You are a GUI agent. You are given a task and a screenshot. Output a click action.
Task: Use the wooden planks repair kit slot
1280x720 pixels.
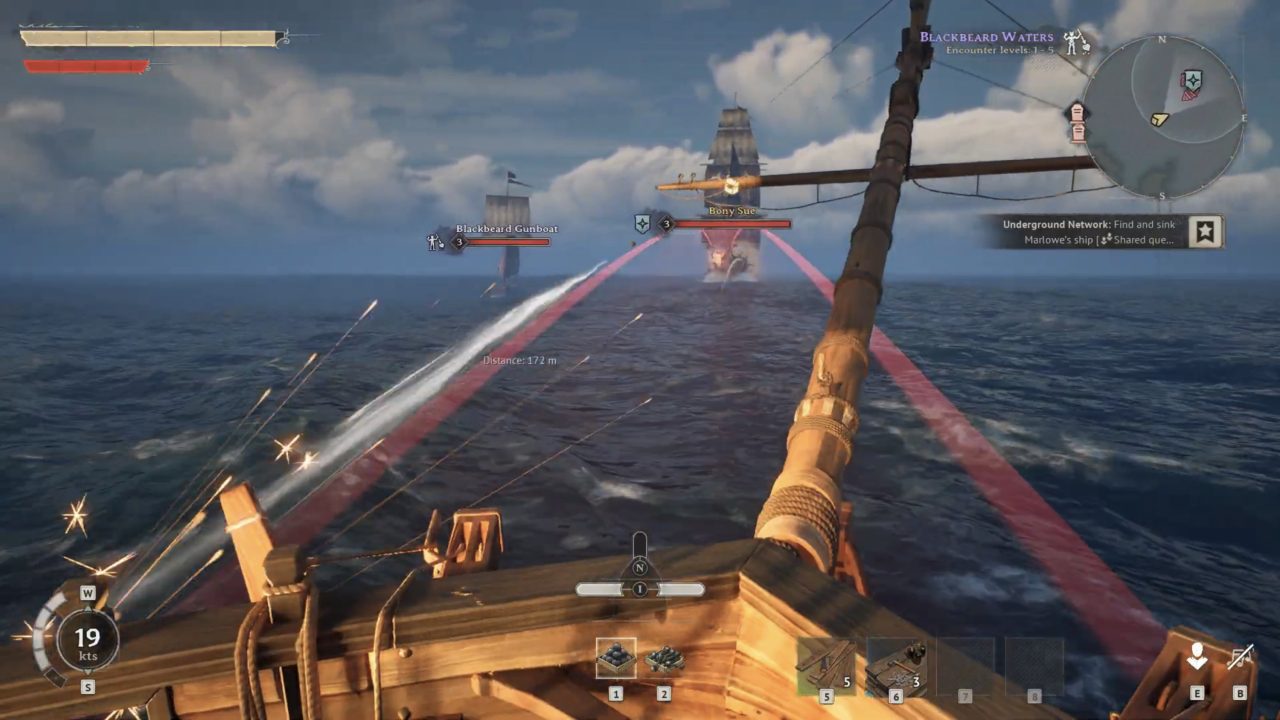tap(826, 664)
